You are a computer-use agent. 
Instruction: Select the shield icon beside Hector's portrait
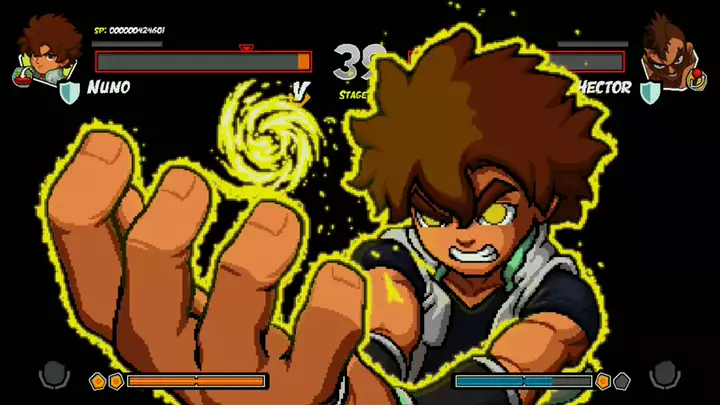[x=649, y=93]
